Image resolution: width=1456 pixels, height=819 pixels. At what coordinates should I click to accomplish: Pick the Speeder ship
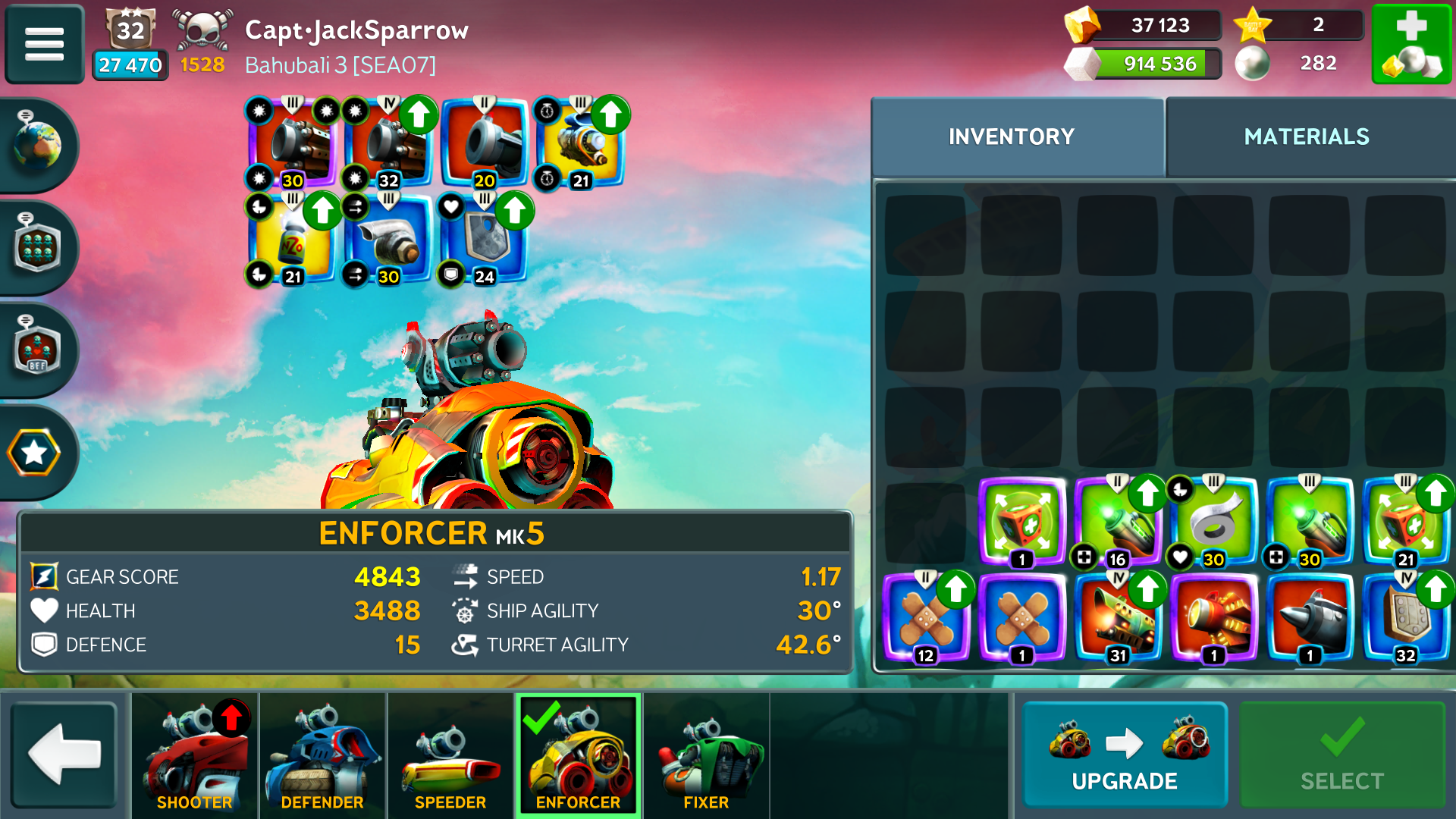[x=450, y=755]
